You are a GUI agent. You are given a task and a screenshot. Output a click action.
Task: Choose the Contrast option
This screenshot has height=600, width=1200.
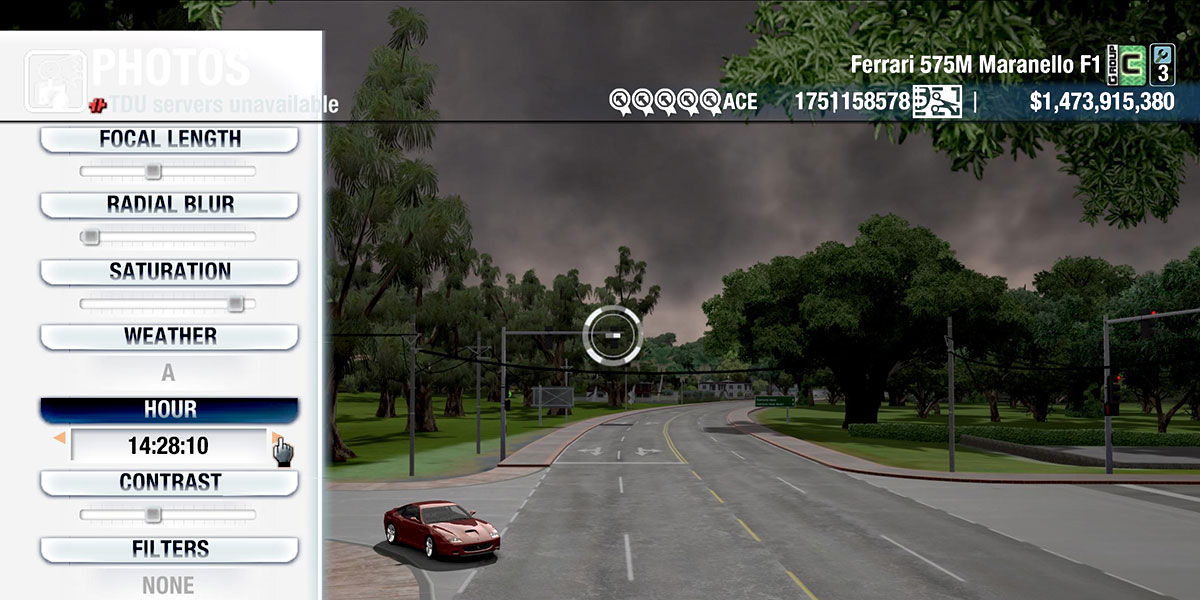coord(169,483)
